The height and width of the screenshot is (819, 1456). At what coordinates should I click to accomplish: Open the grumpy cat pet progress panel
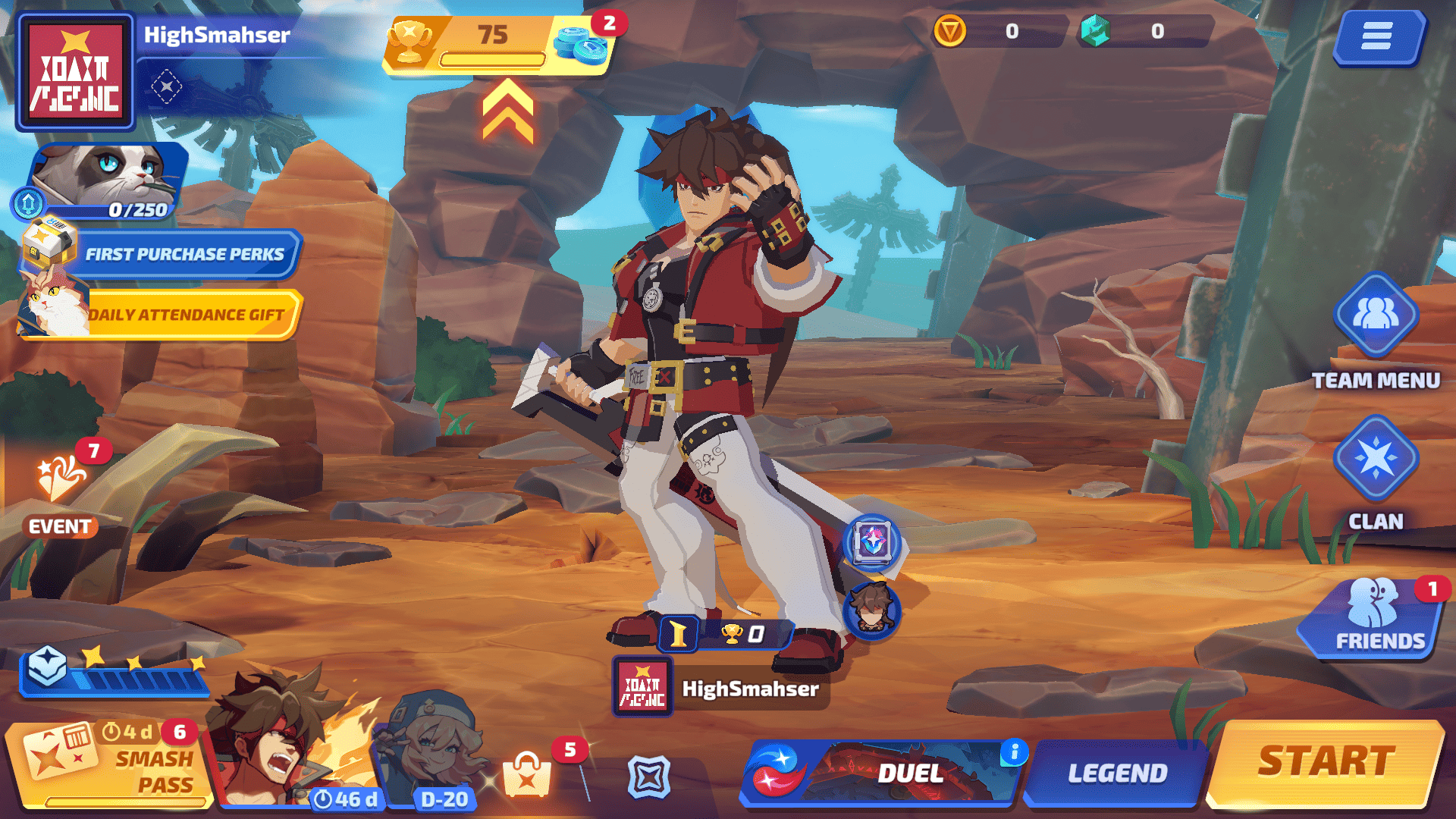106,182
